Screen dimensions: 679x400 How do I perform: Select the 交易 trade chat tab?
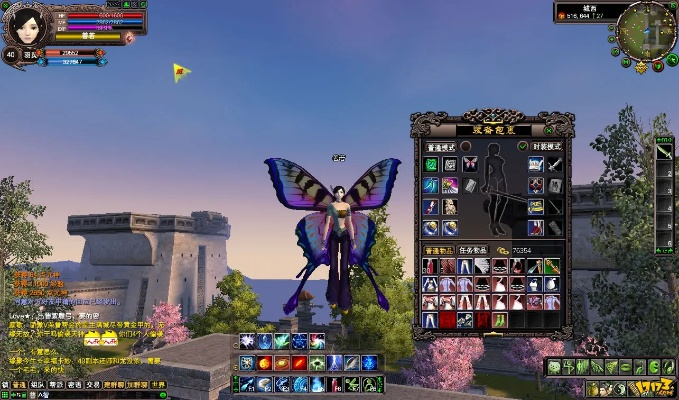(x=92, y=384)
